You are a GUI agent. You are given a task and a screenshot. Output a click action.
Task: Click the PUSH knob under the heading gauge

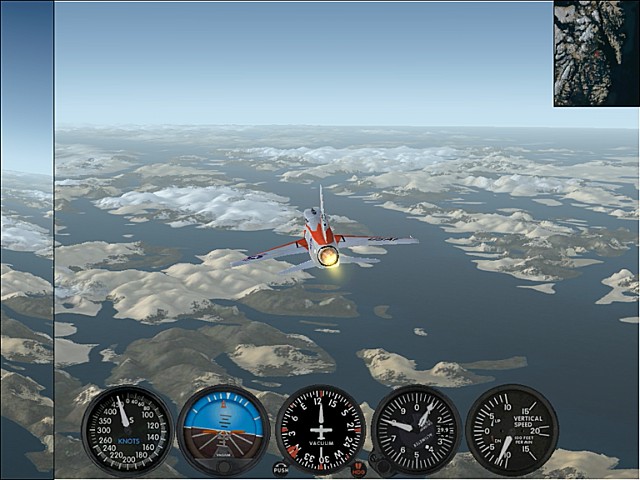(x=281, y=468)
